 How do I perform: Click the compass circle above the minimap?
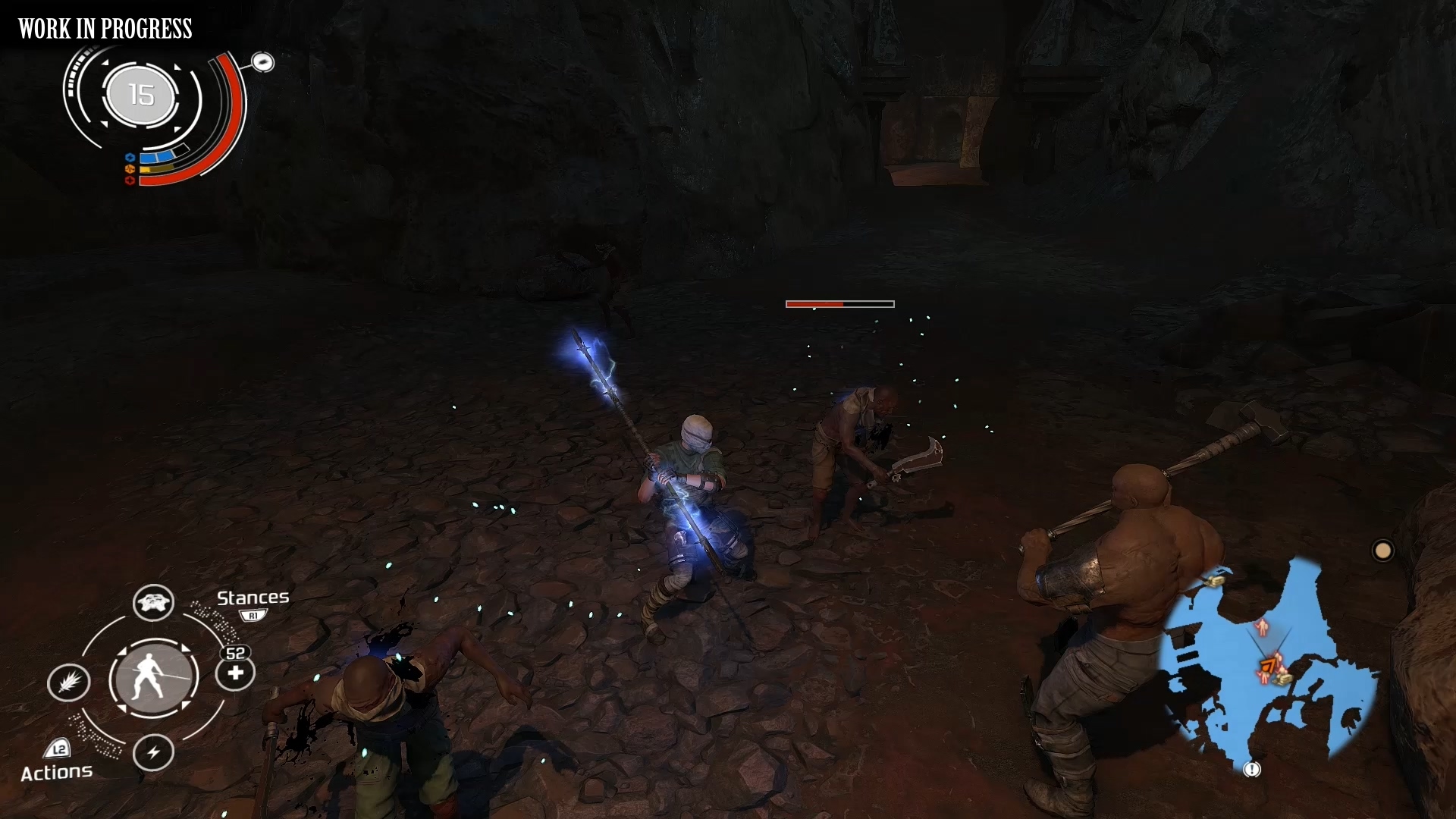(1383, 550)
